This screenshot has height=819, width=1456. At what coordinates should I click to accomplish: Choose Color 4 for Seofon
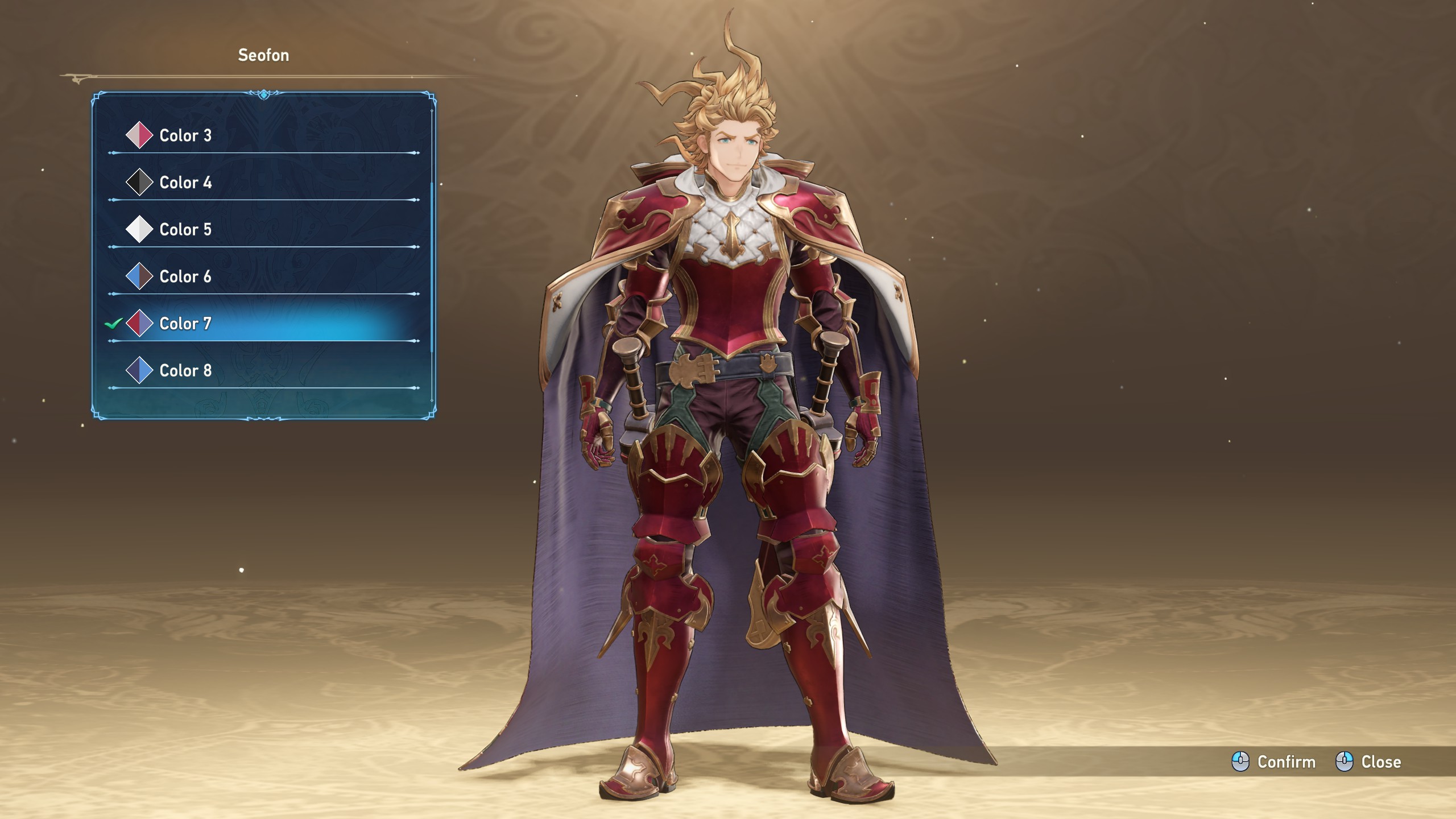(185, 183)
